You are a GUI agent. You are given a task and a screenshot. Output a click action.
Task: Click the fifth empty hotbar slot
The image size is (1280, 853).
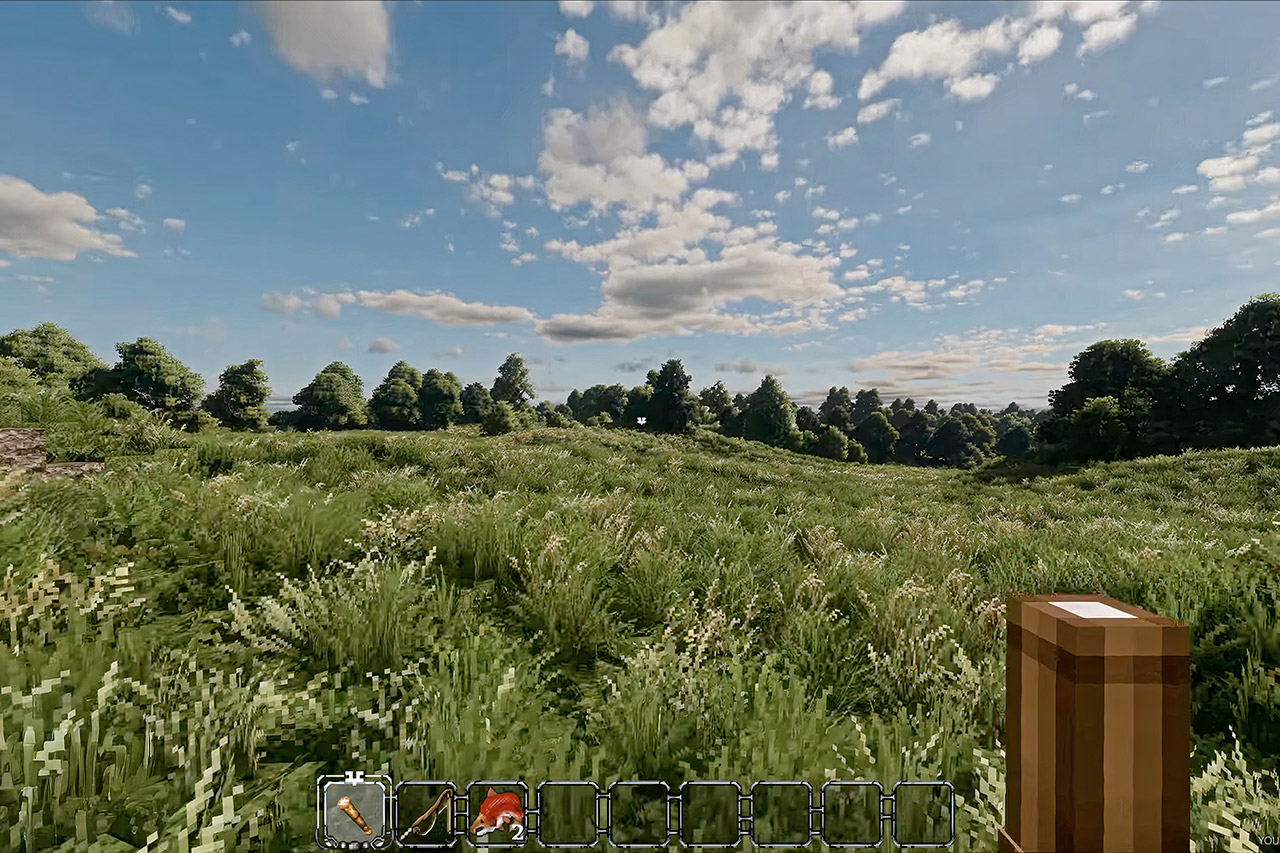pos(641,812)
